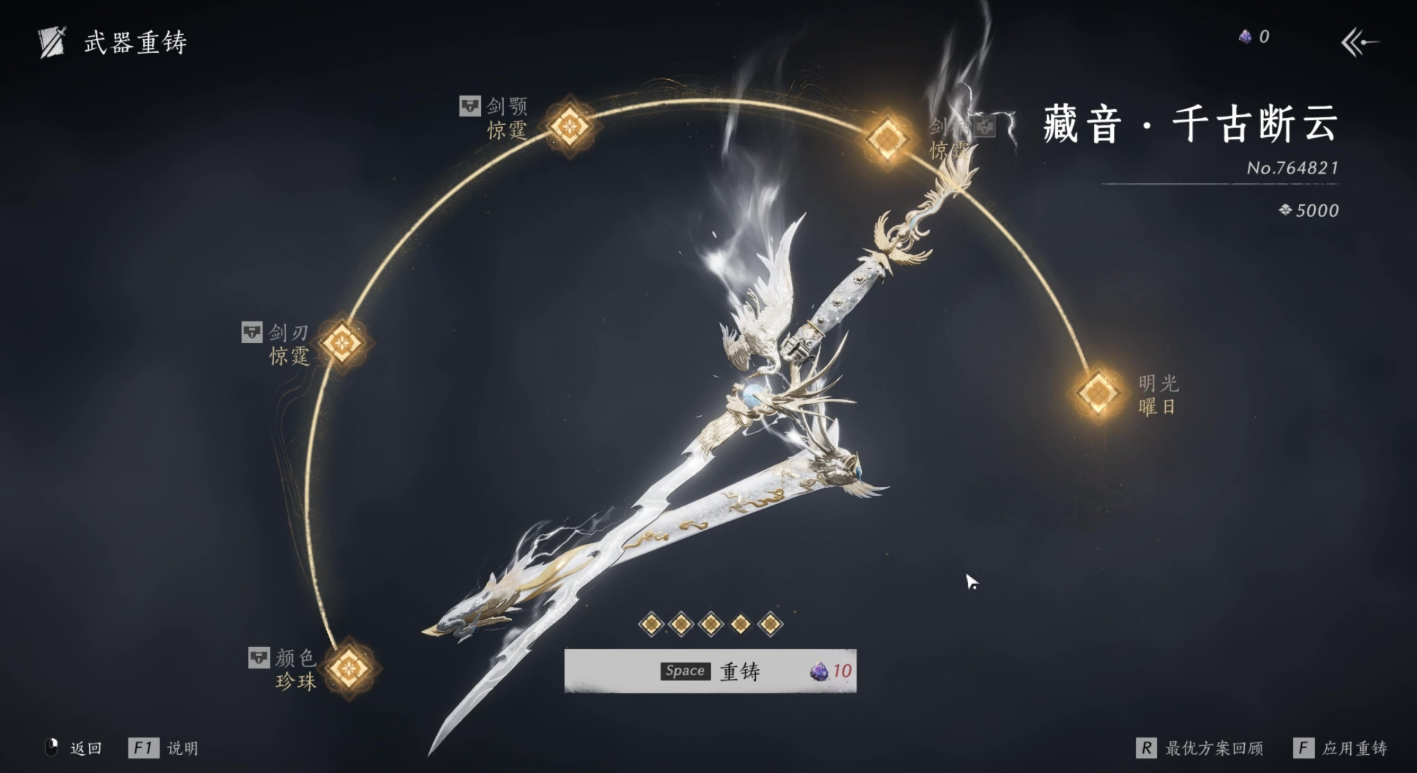Click the gem cost icon inside the 重铸 bar
Screen dimensions: 1417x773
[817, 671]
